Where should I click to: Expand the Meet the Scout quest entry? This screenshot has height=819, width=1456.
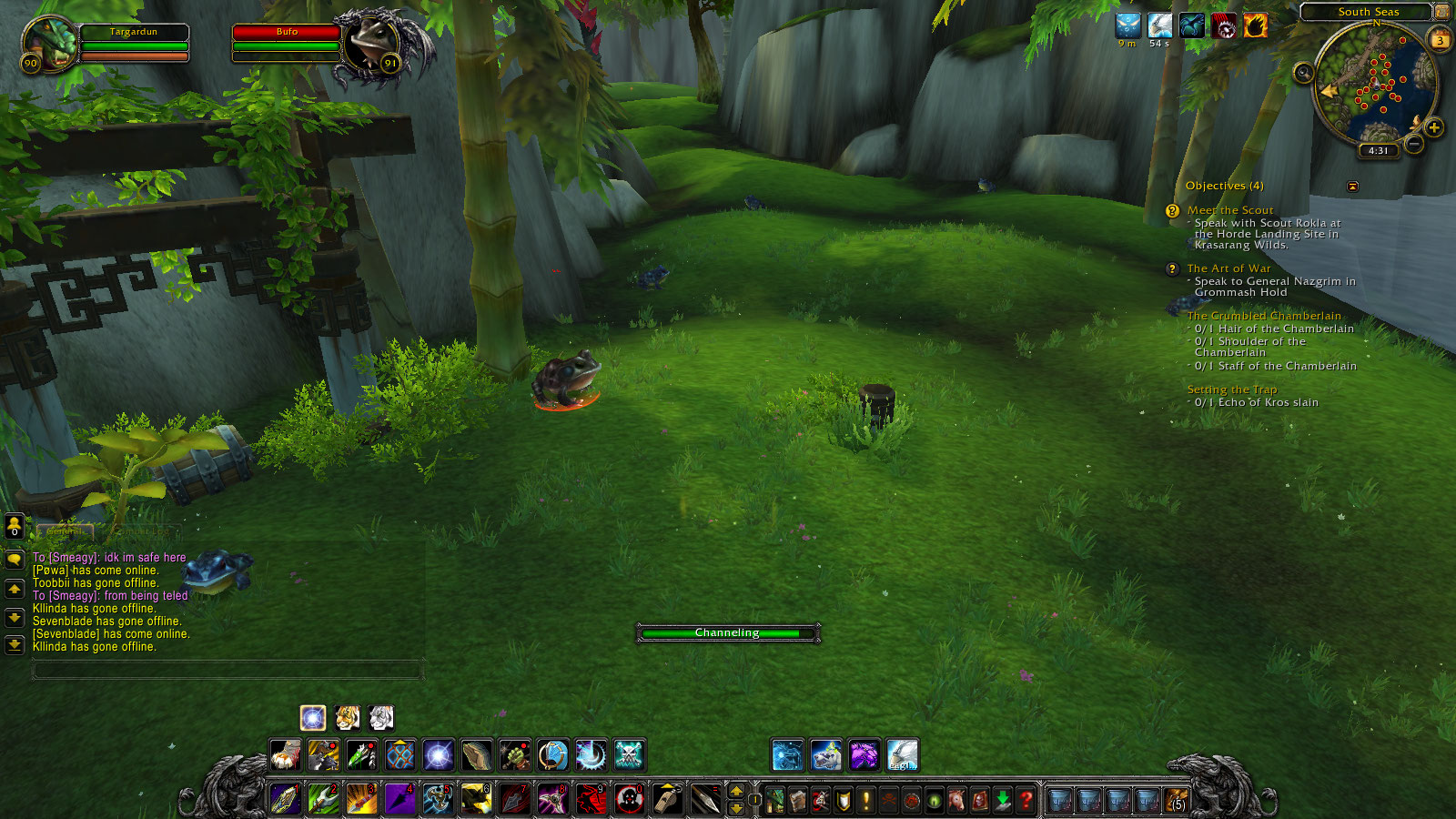(1228, 209)
